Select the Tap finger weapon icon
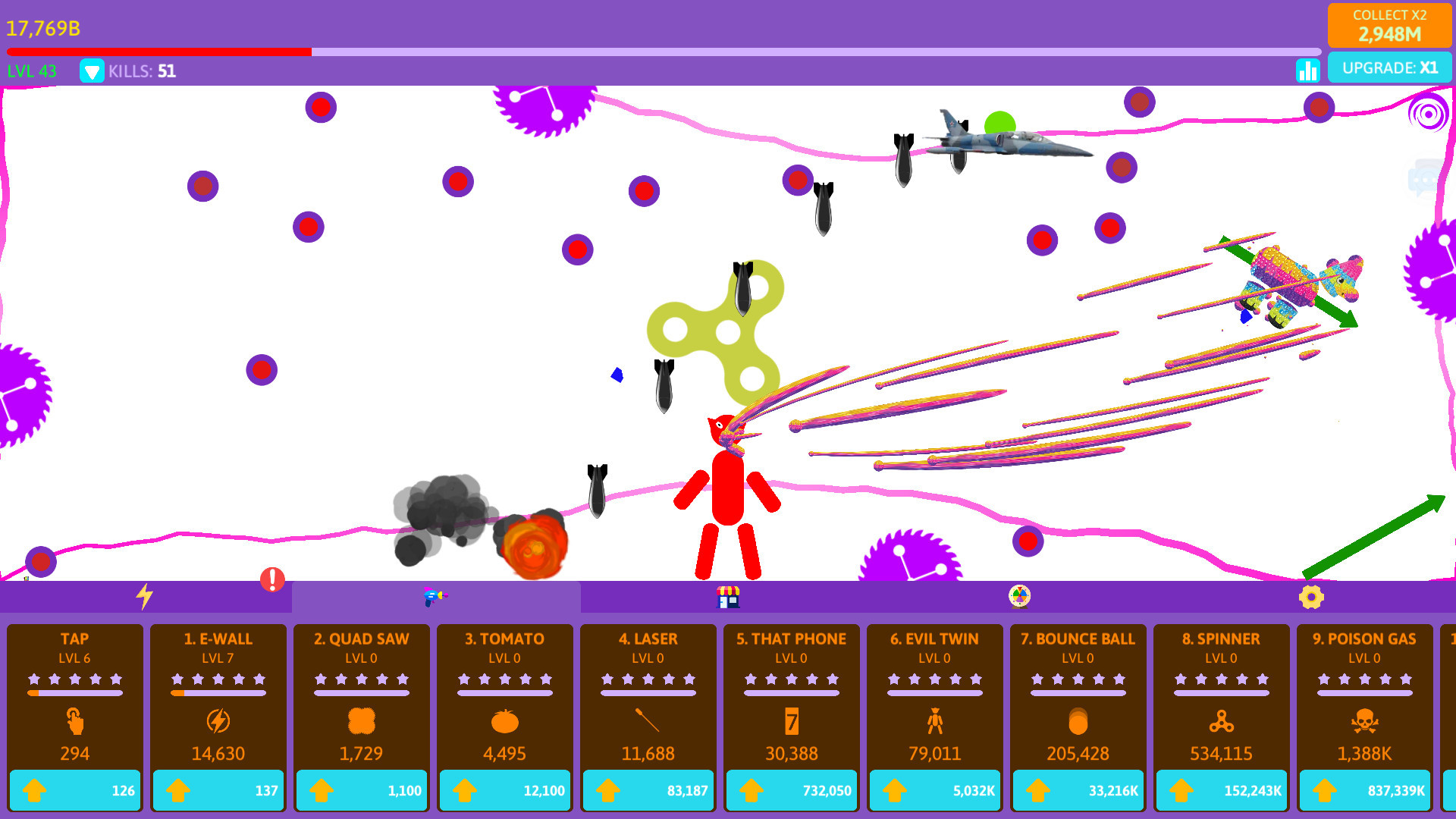 tap(74, 723)
